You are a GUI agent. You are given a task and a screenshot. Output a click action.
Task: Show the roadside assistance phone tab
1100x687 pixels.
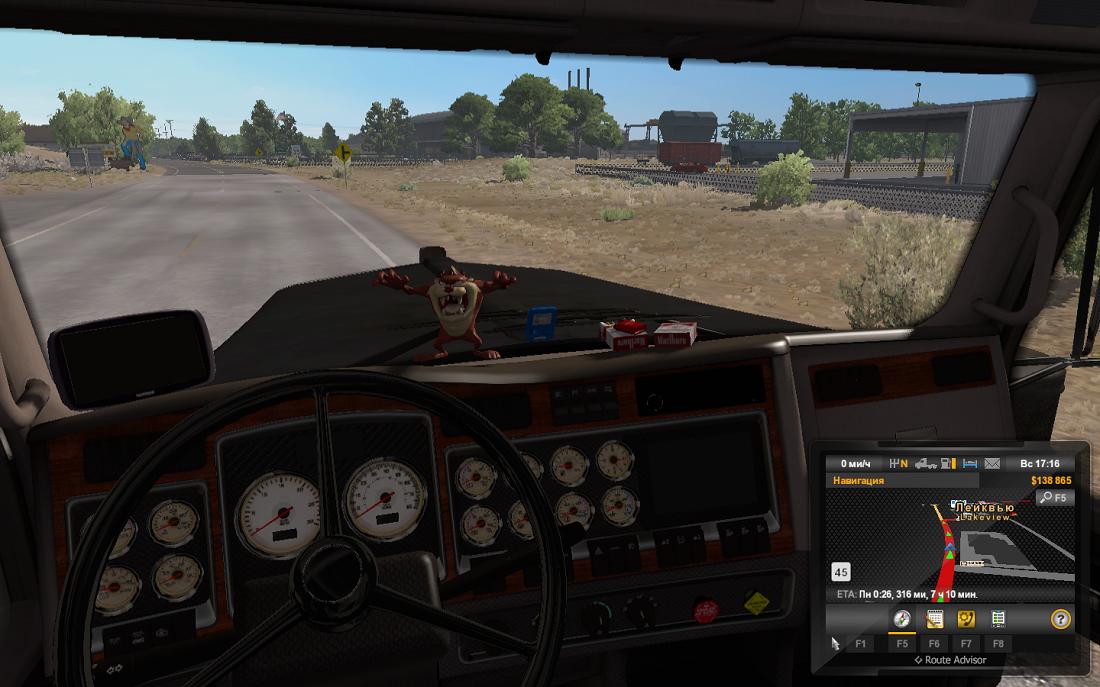[x=966, y=619]
